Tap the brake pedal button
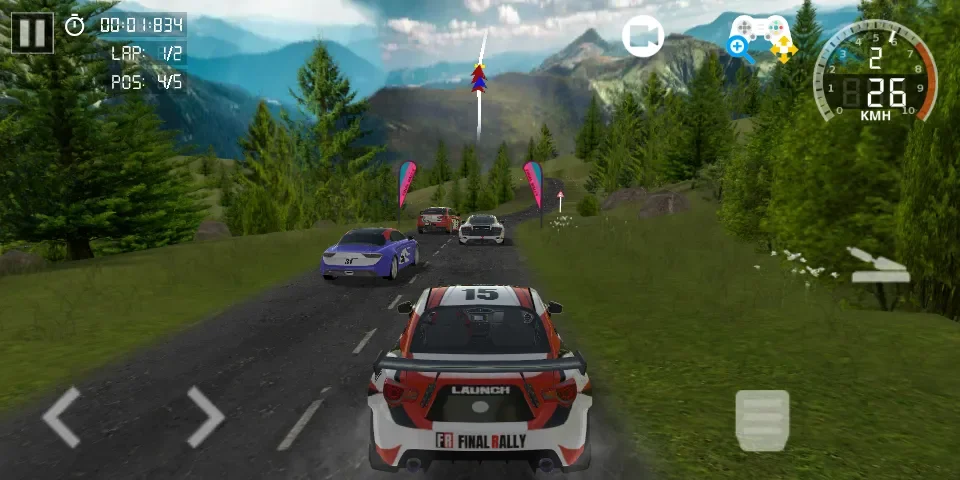Screen dimensions: 960x480 pyautogui.click(x=762, y=420)
